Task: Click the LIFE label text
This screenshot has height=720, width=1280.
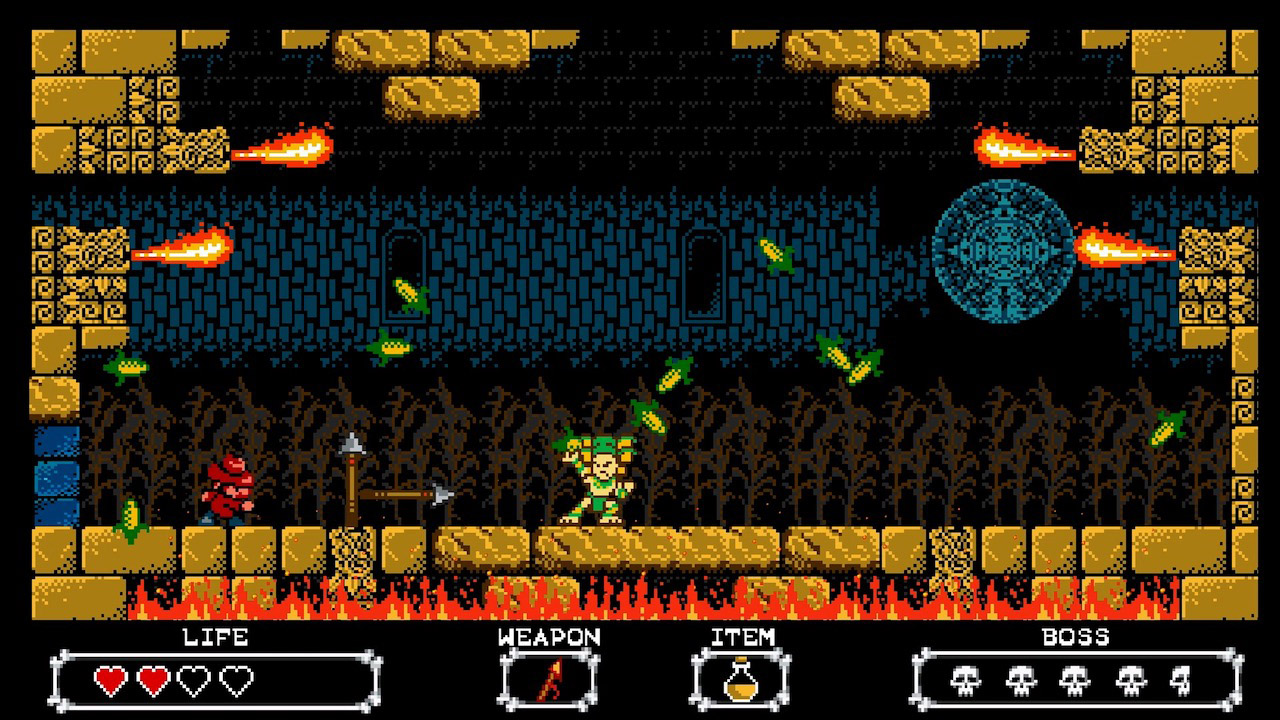Action: tap(216, 637)
